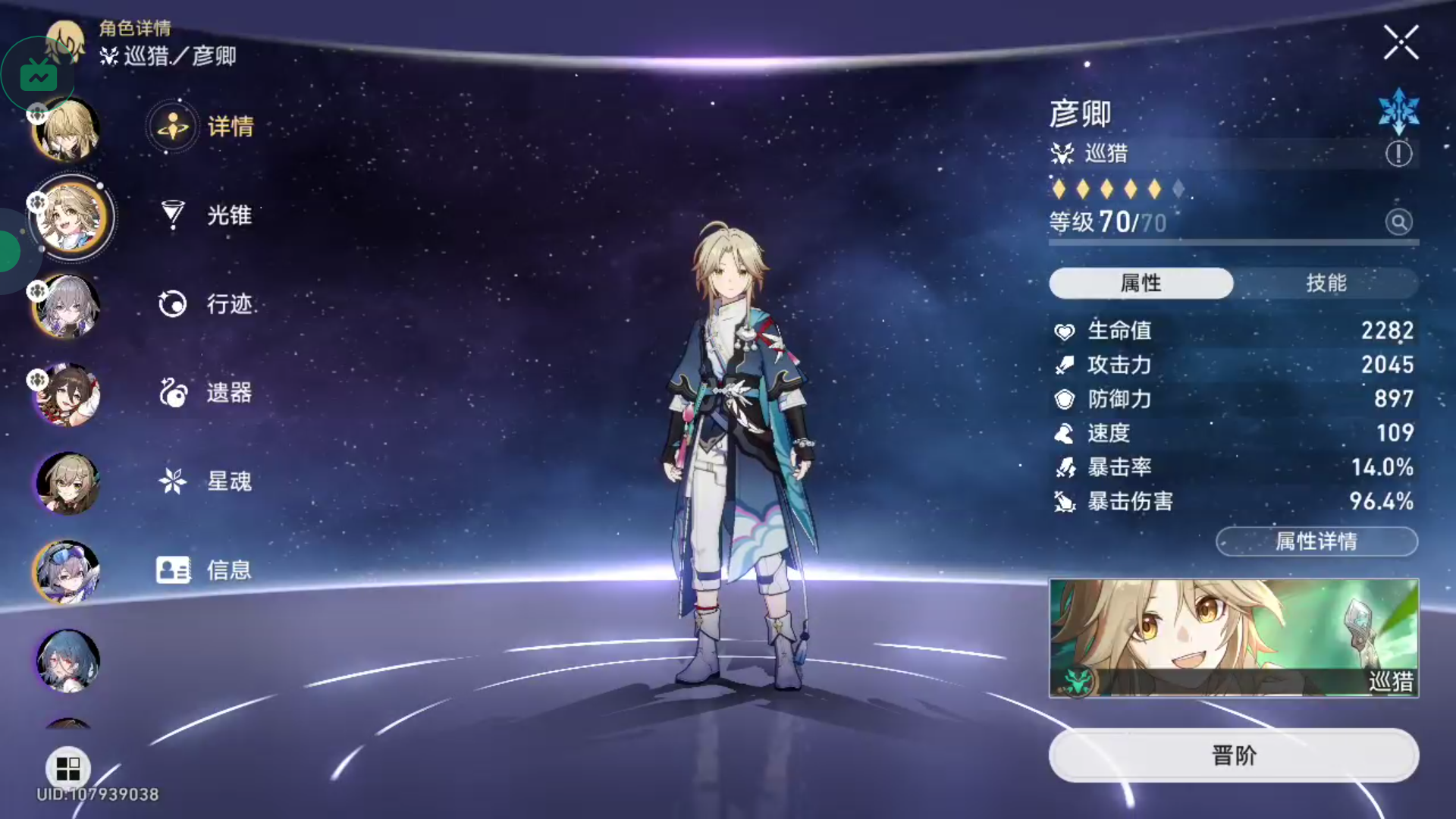This screenshot has height=819, width=1456.
Task: Open the green TV overlay icon
Action: pos(38,76)
